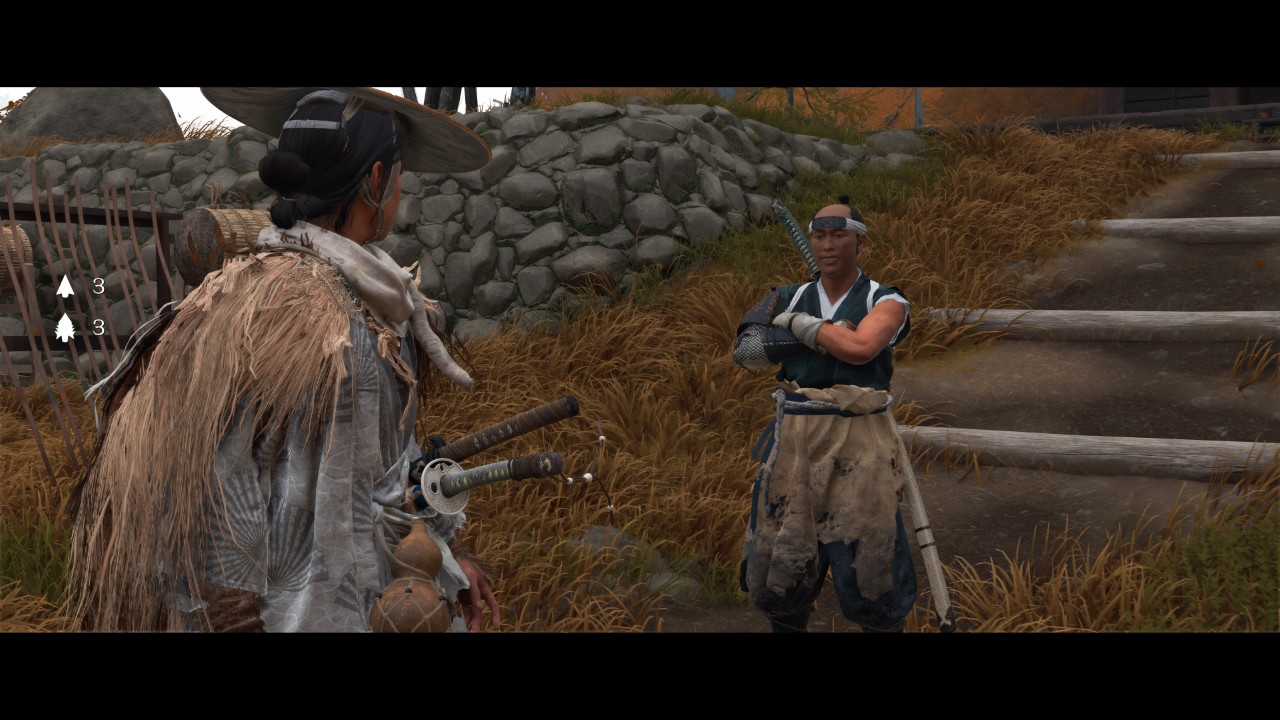Select the serrated arrowhead ammo icon
Viewport: 1280px width, 720px height.
tap(65, 327)
